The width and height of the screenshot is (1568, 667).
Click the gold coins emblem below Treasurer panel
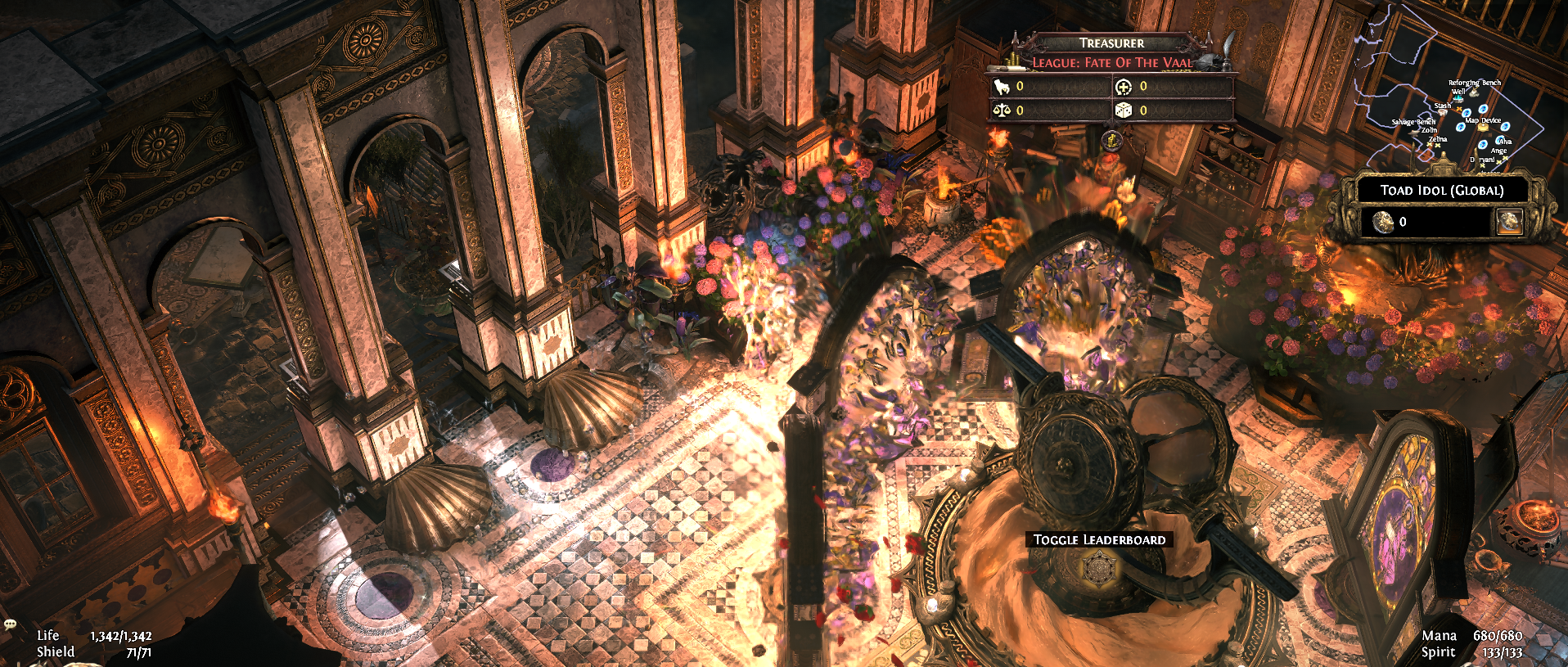[1111, 140]
